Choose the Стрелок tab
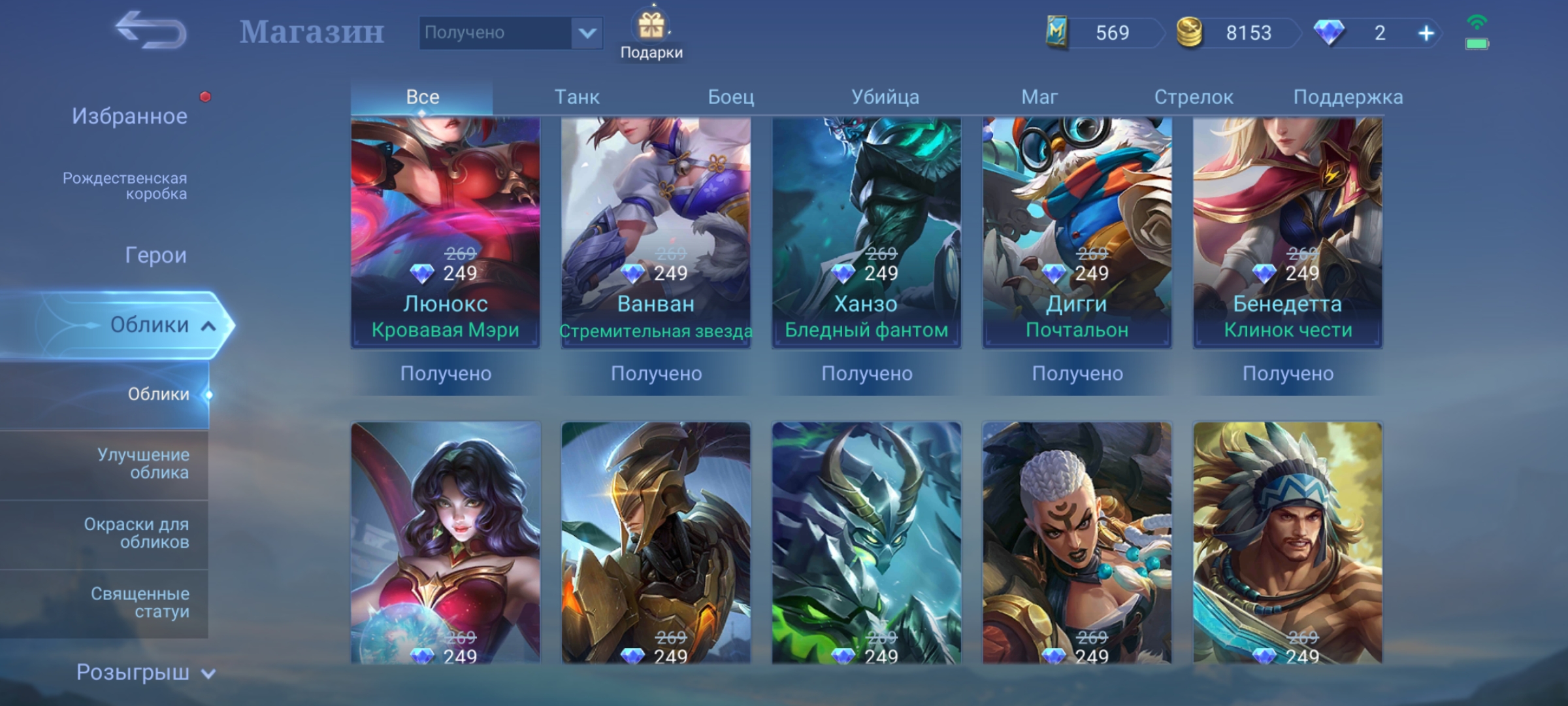The width and height of the screenshot is (1568, 706). coord(1194,97)
